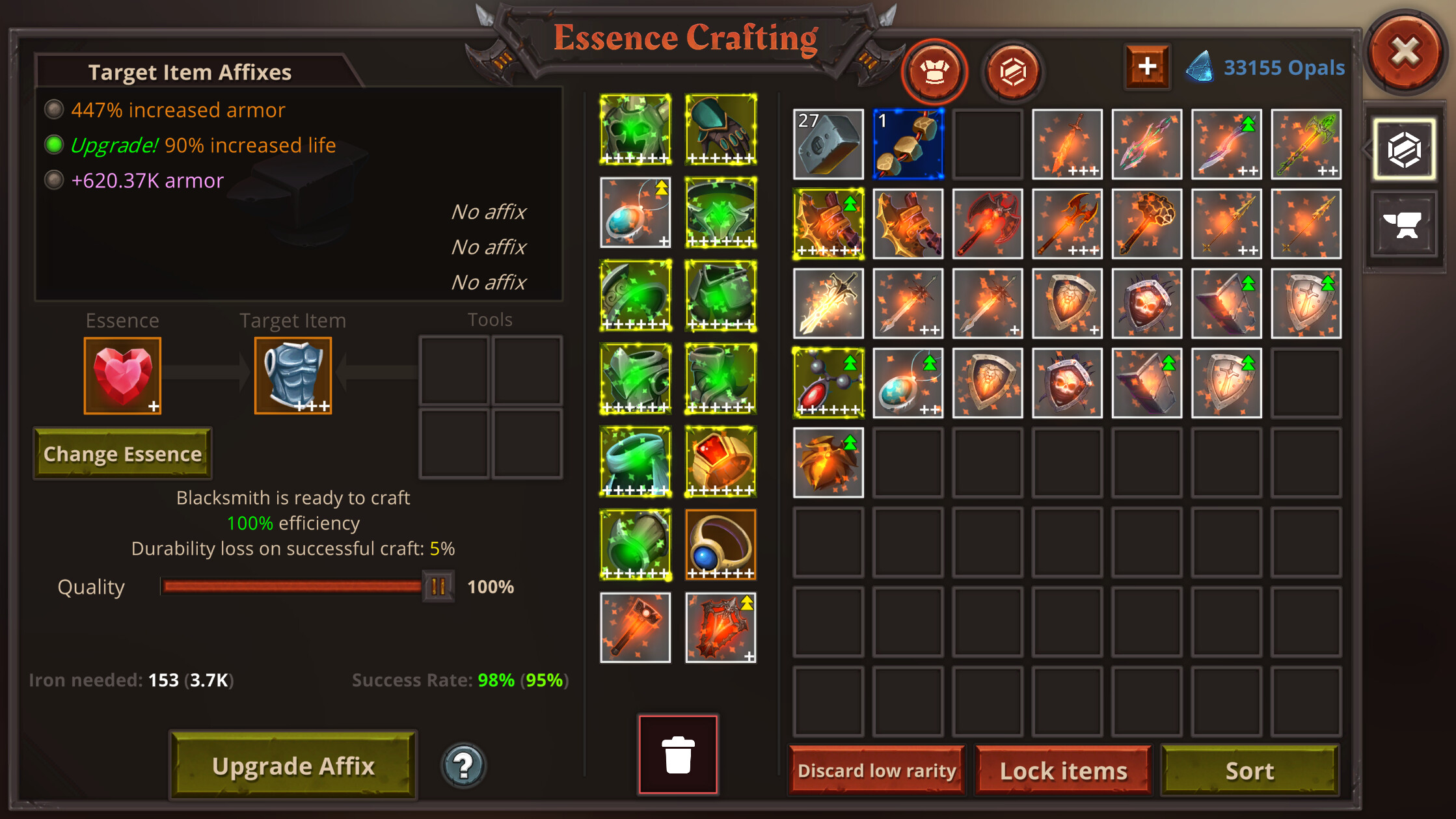Click the Sort button
The image size is (1456, 819).
point(1249,770)
